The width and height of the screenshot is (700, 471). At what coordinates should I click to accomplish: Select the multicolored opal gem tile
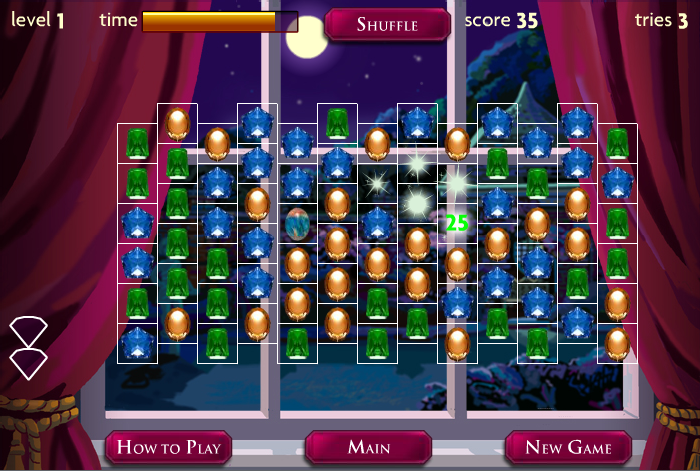297,223
